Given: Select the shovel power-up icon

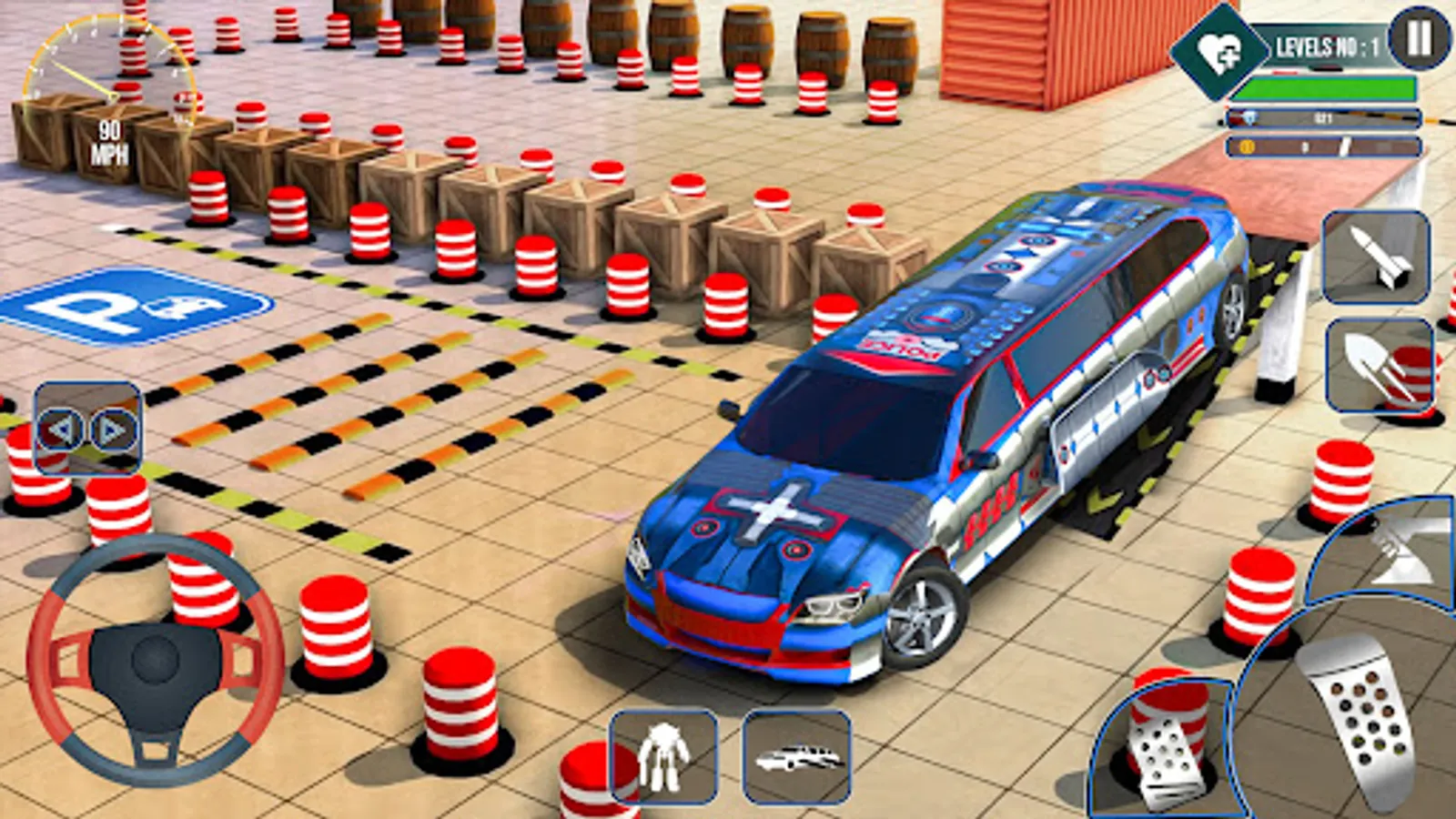Looking at the screenshot, I should click(x=1377, y=362).
